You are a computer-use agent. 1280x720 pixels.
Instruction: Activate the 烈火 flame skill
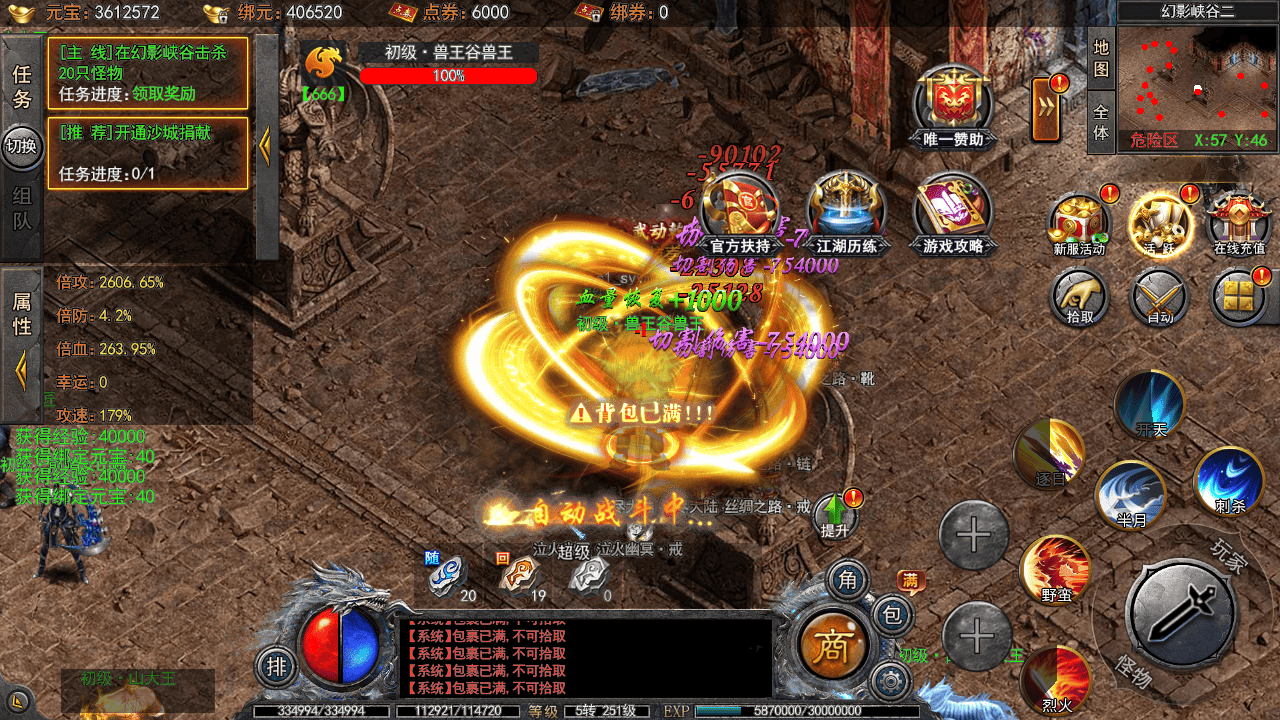(1055, 680)
